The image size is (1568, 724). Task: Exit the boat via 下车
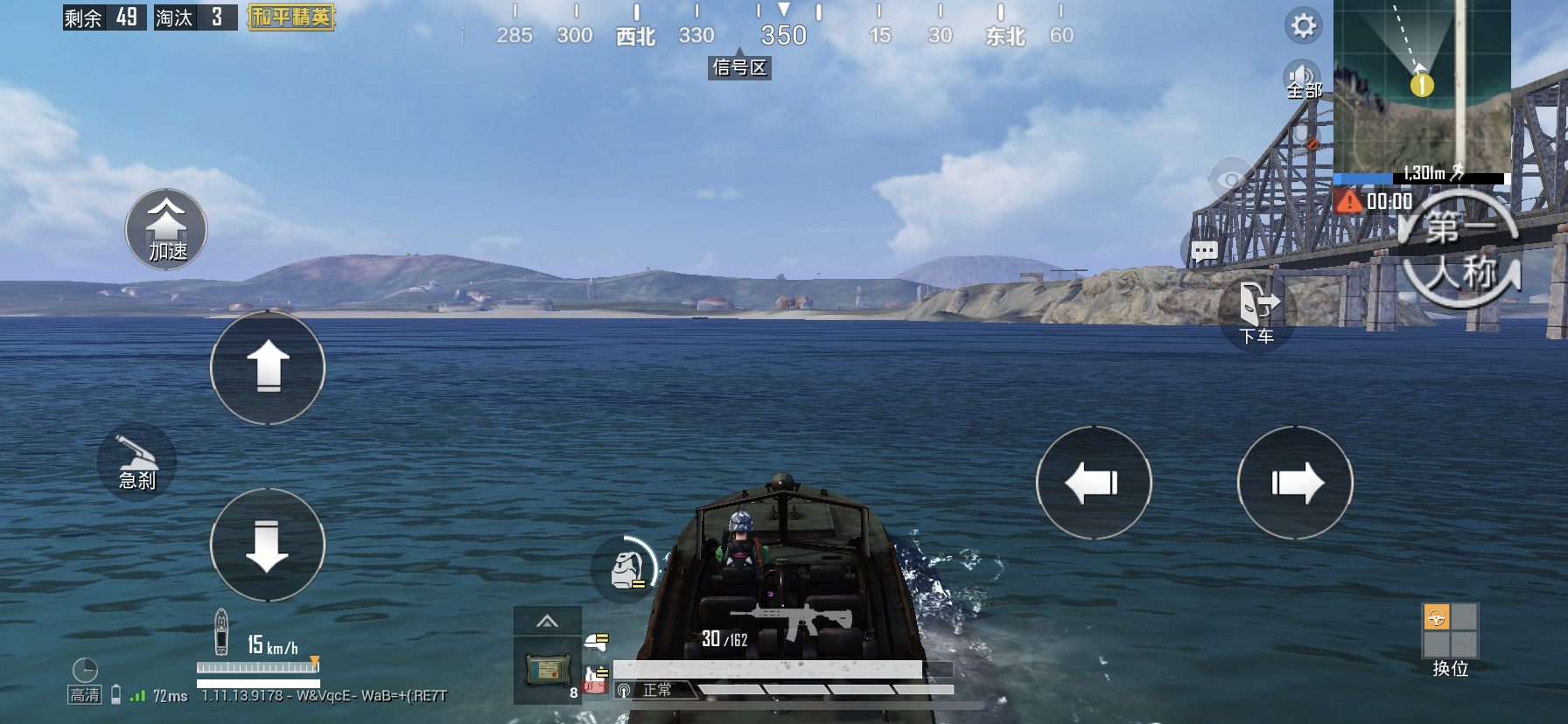tap(1256, 312)
